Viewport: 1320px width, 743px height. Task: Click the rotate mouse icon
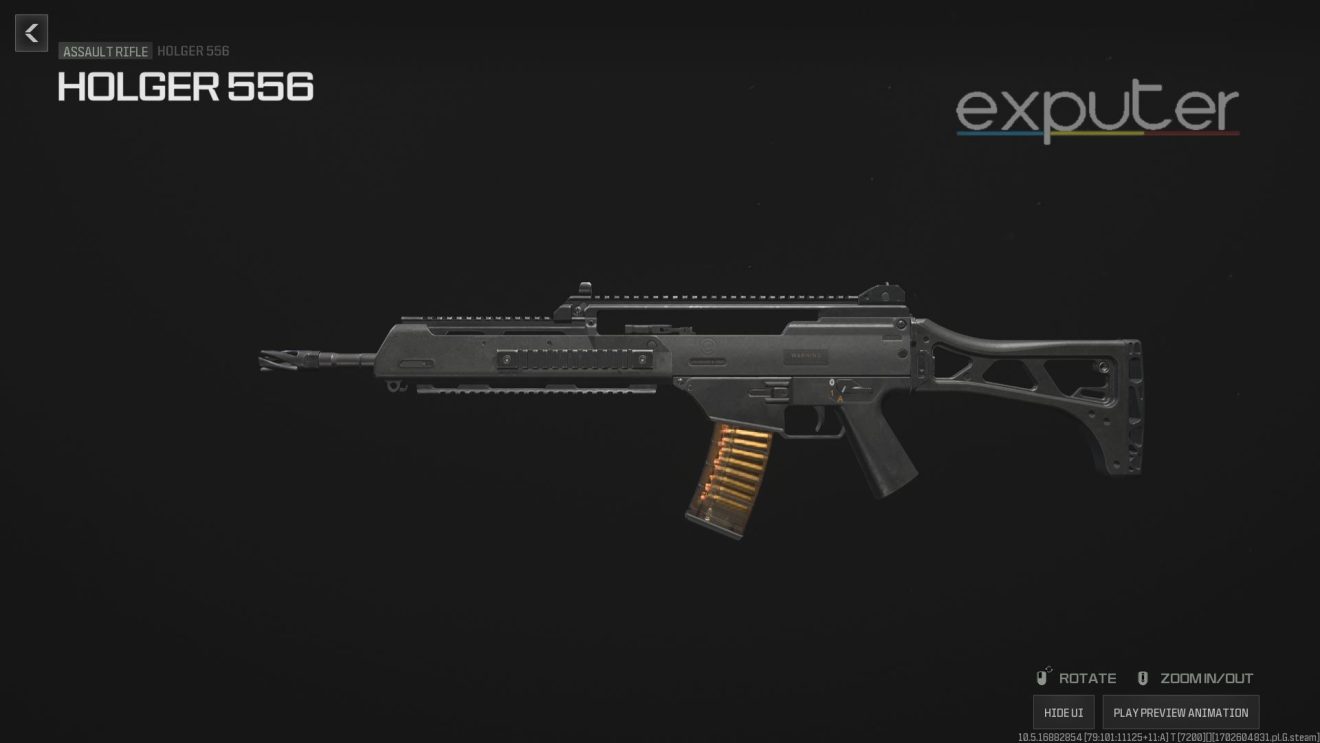tap(1044, 677)
